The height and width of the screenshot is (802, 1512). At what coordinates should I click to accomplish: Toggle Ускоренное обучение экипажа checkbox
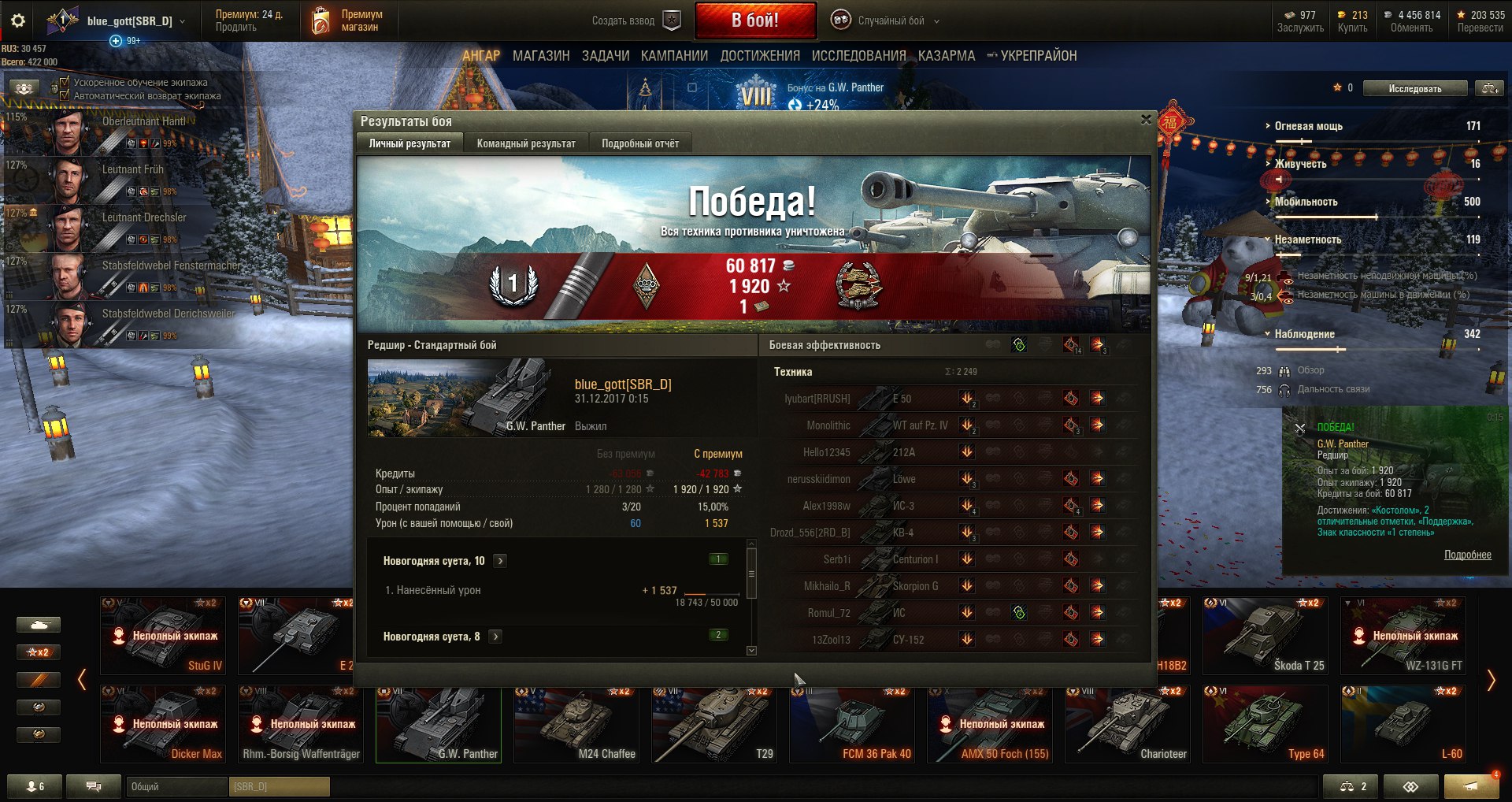click(65, 82)
